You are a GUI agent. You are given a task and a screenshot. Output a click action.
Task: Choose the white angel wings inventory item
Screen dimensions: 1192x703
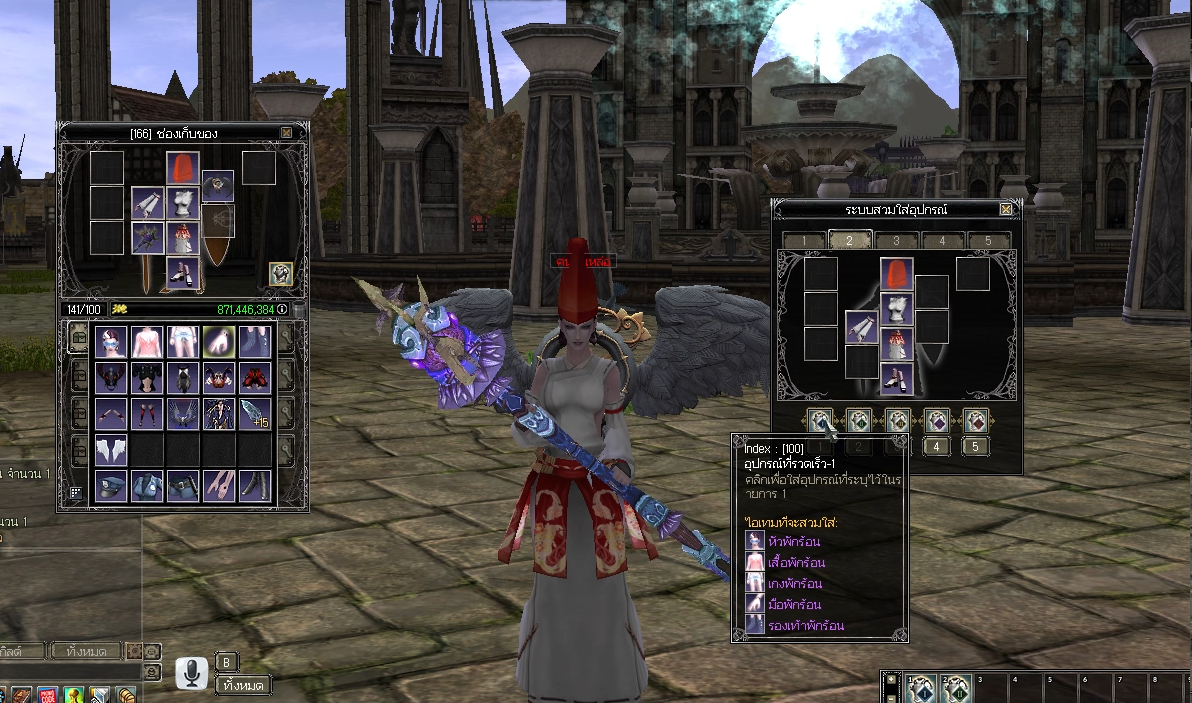point(111,449)
